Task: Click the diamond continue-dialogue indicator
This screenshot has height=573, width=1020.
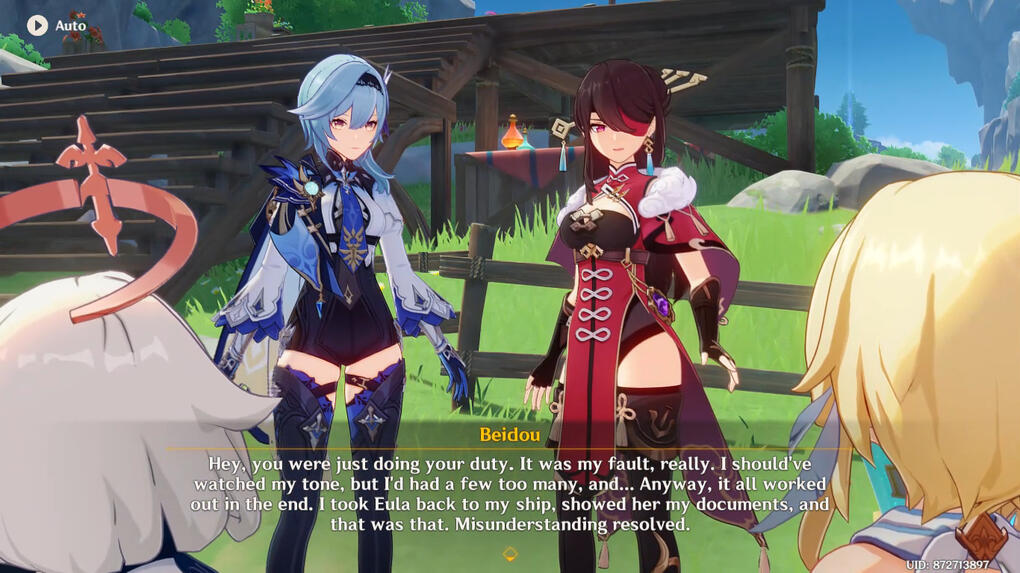Action: pos(509,554)
